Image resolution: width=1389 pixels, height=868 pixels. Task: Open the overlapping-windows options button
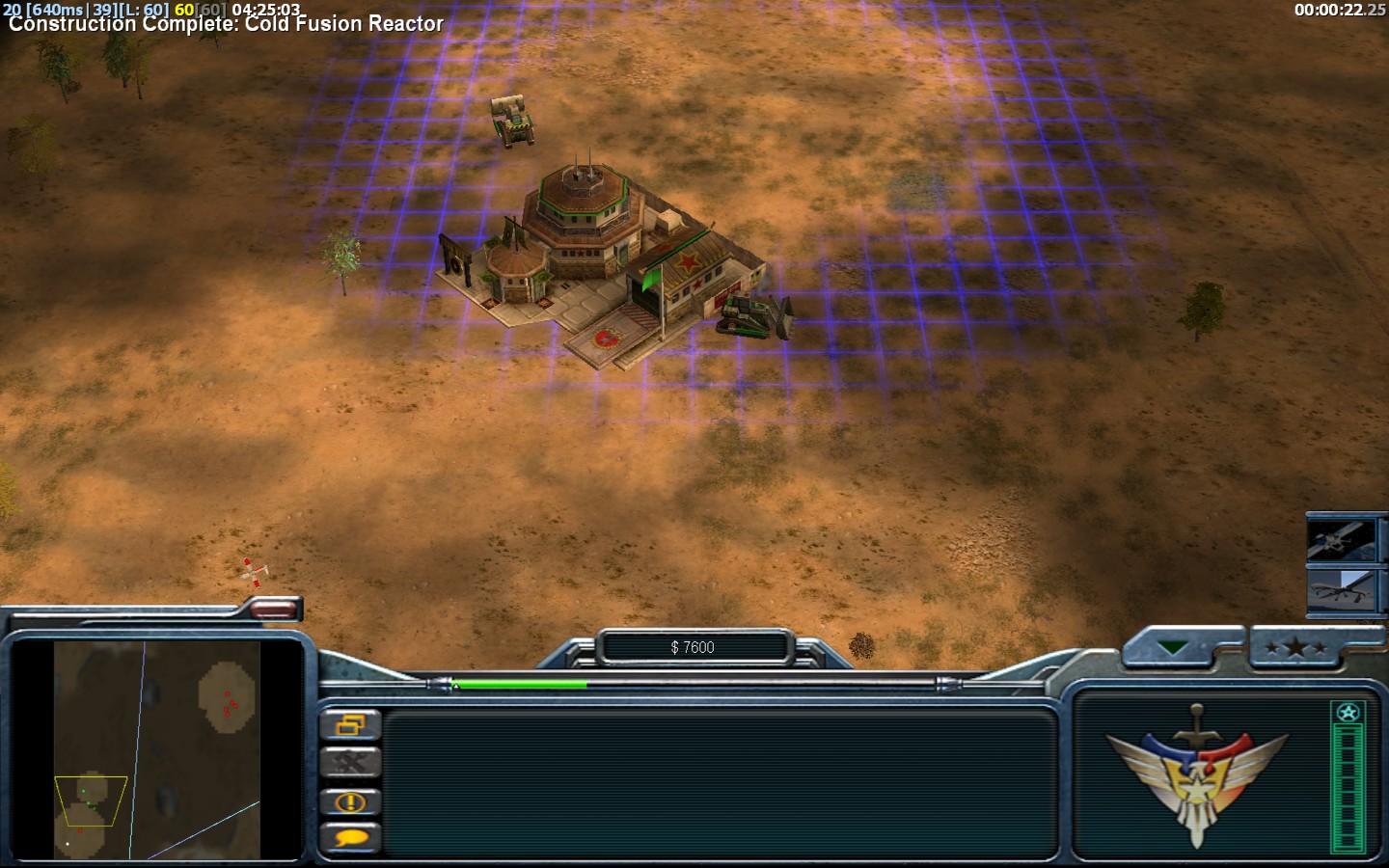tap(349, 724)
